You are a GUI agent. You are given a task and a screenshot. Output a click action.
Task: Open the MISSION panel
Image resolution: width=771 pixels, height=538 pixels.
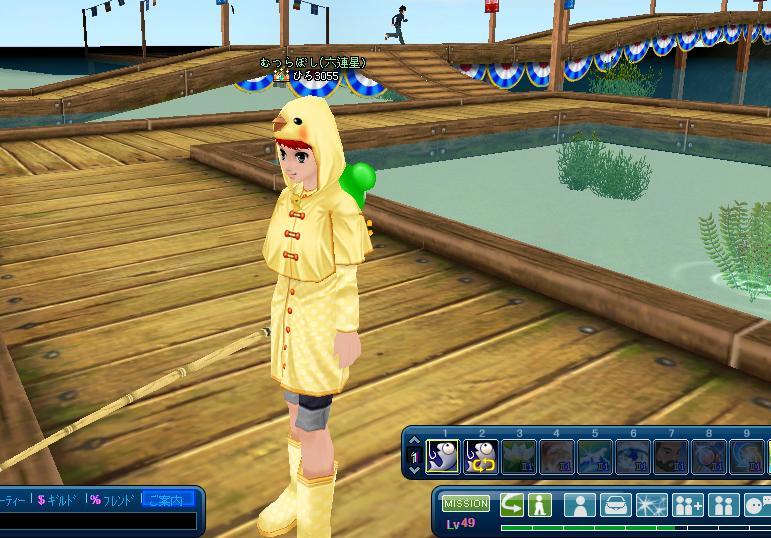click(466, 503)
